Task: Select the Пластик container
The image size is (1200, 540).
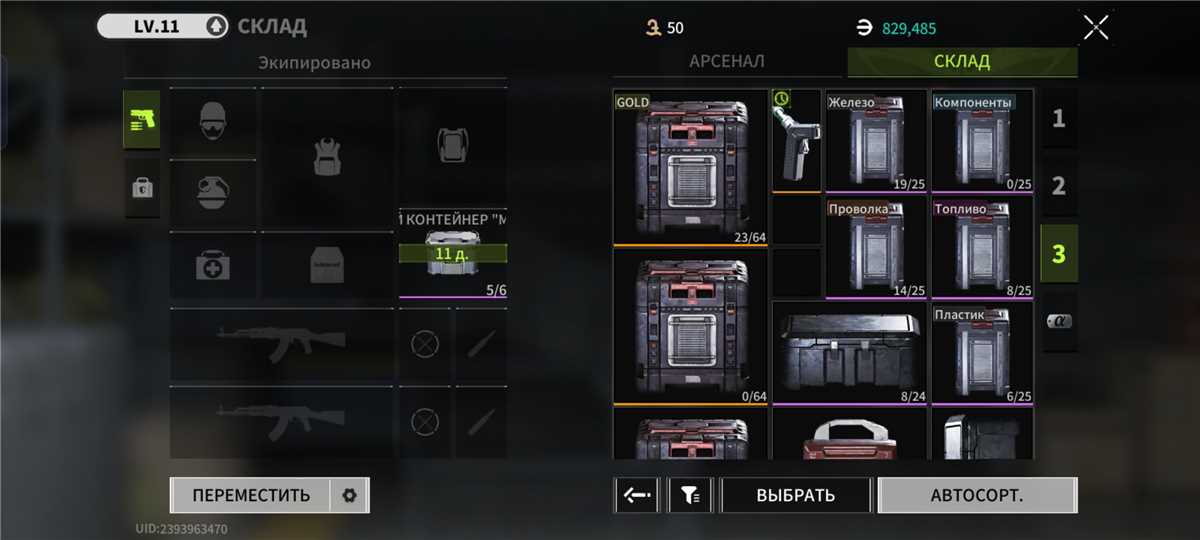Action: coord(982,354)
